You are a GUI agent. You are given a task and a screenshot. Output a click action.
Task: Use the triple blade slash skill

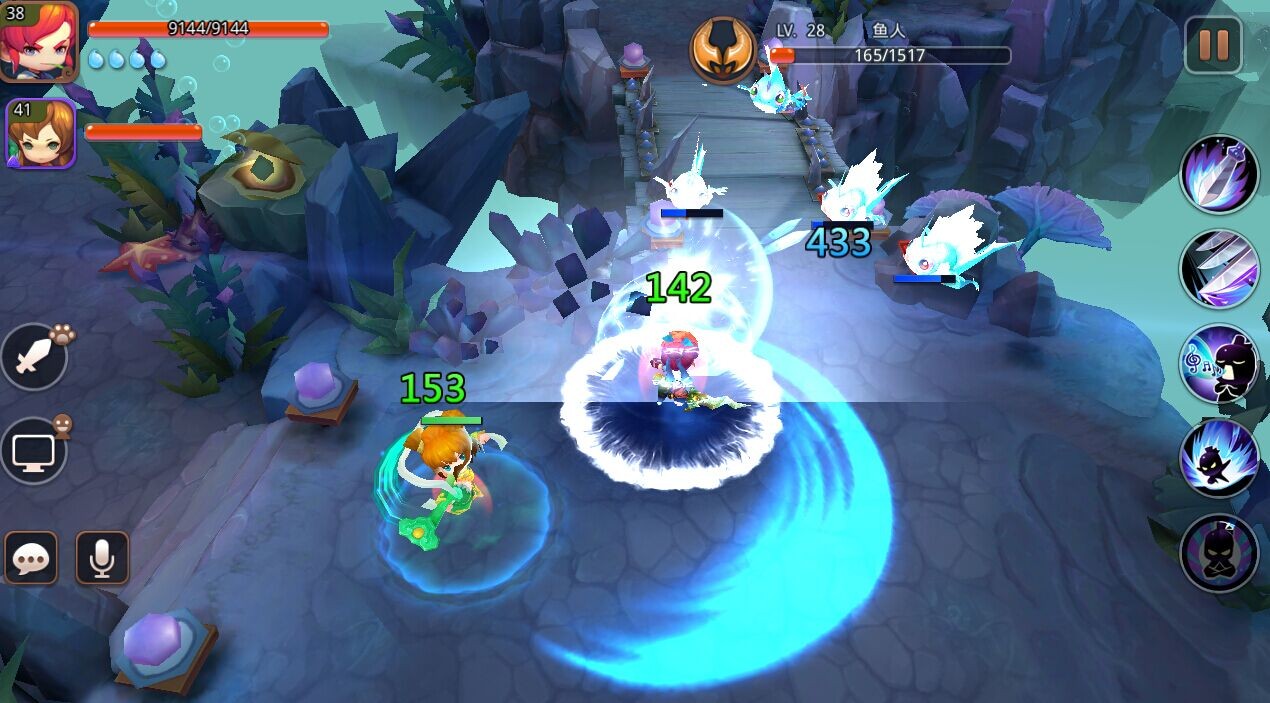coord(1218,268)
